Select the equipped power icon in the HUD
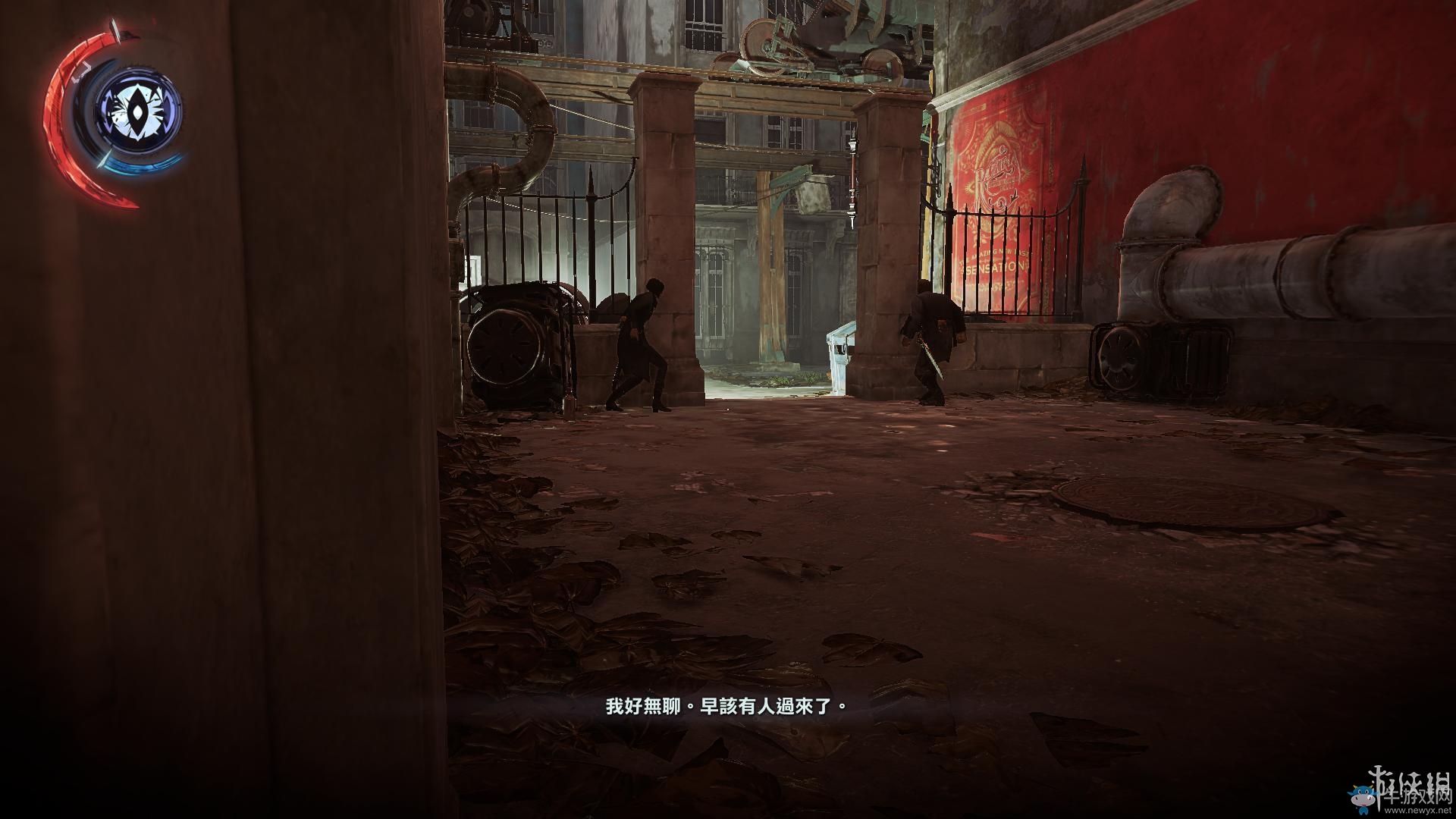 pyautogui.click(x=137, y=113)
